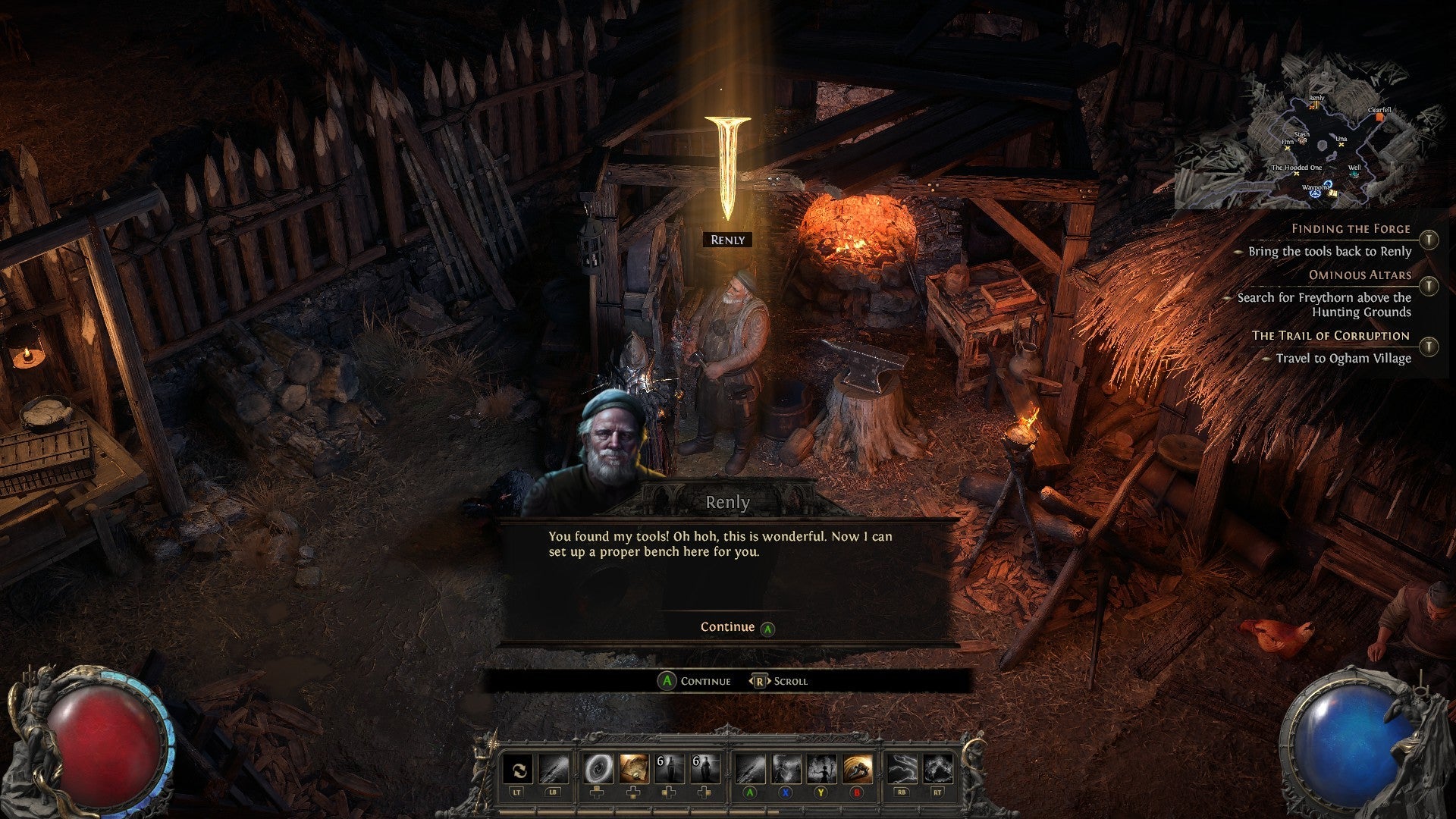Select the Ominous Altars quest entry

(1360, 275)
